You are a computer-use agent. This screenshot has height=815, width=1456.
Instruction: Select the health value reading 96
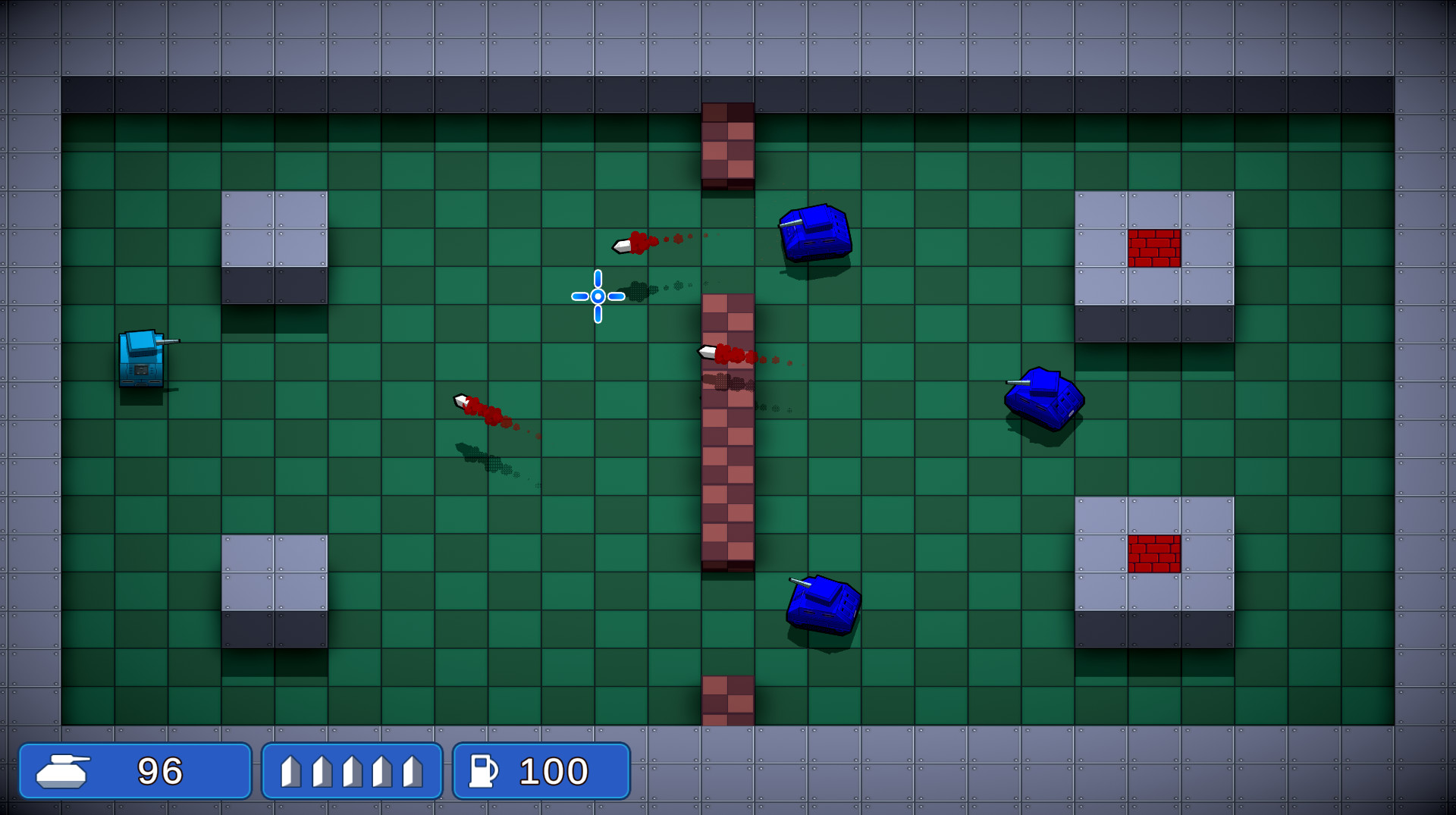tap(161, 771)
